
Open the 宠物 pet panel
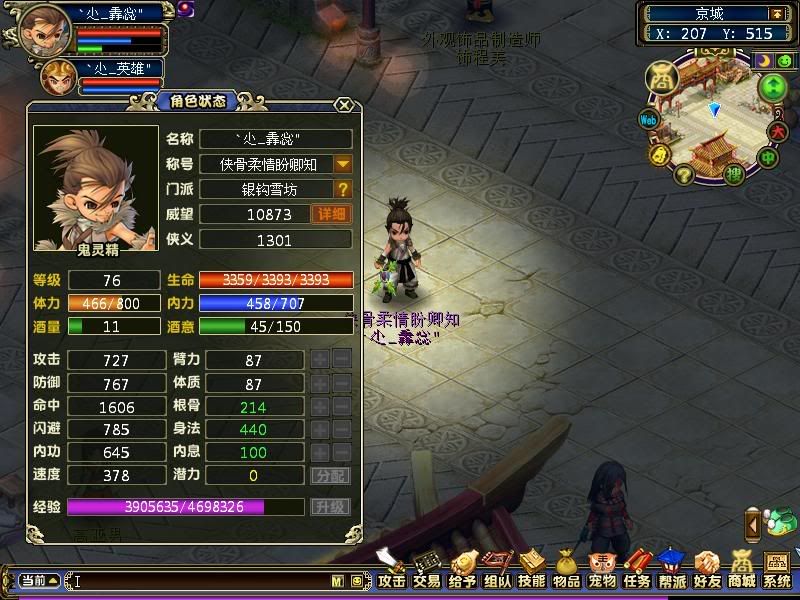click(602, 571)
